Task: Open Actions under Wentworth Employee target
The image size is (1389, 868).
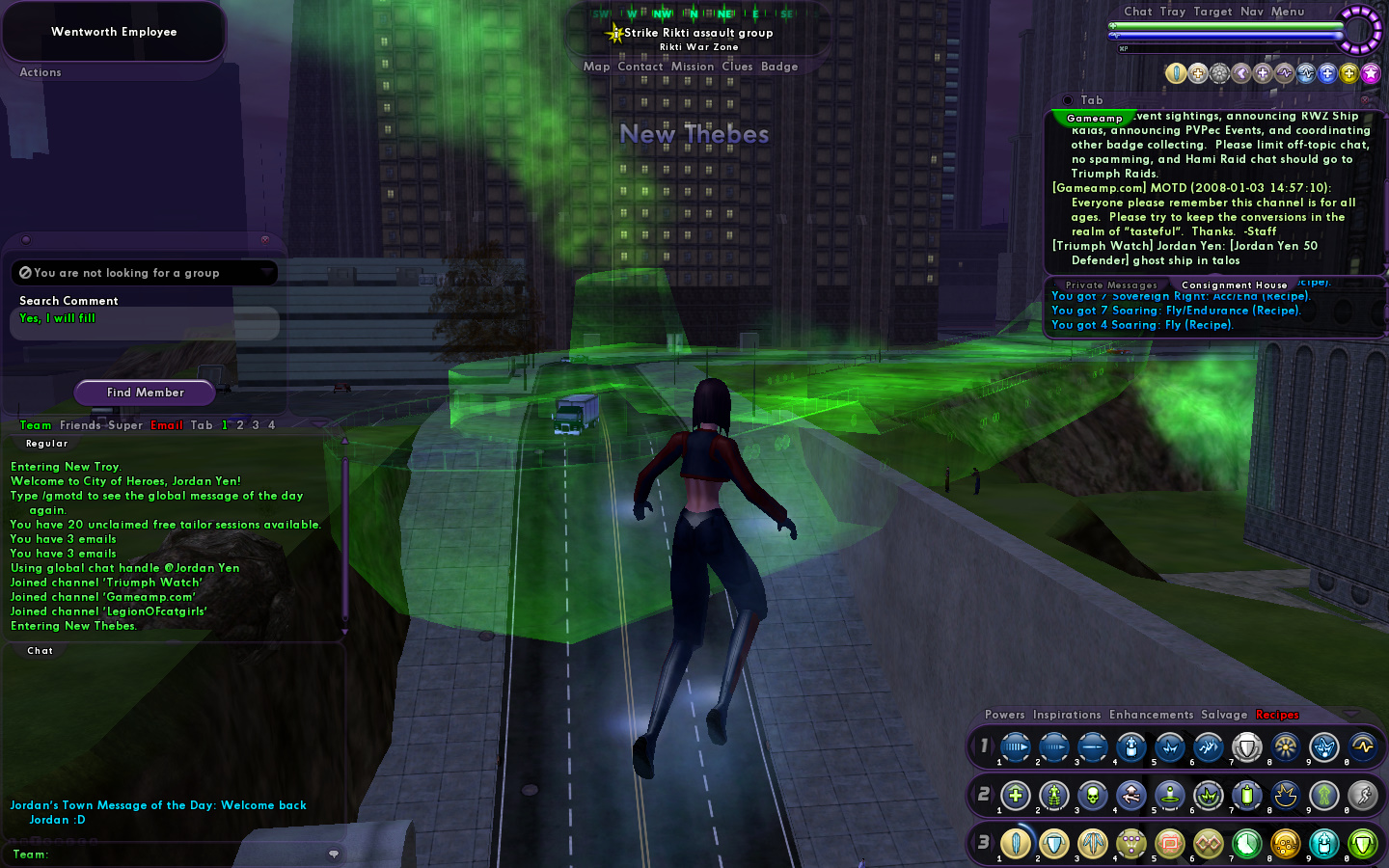Action: click(41, 72)
